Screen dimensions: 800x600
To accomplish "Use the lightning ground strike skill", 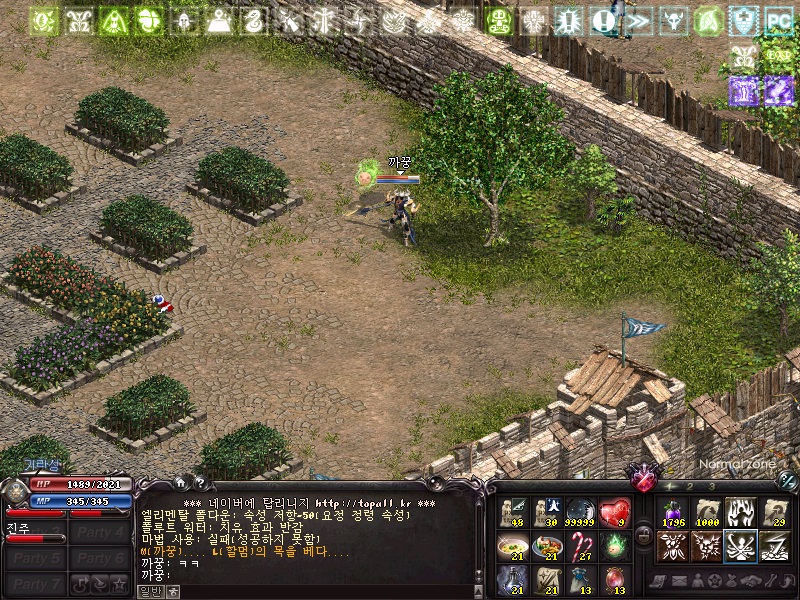I will coord(773,546).
